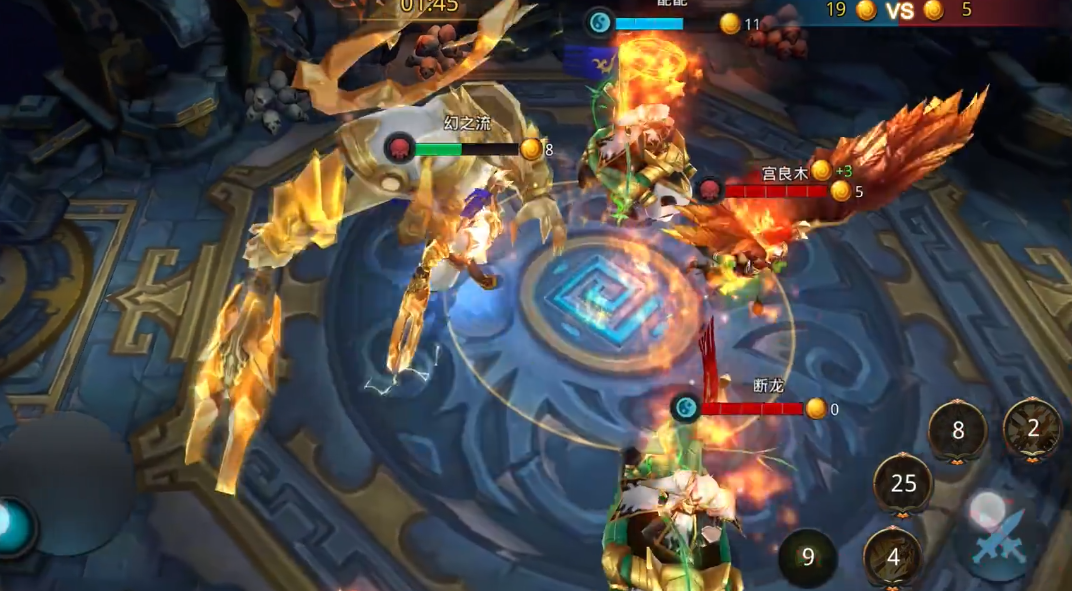The width and height of the screenshot is (1072, 591).
Task: Select the skill with cooldown number 4
Action: 892,556
